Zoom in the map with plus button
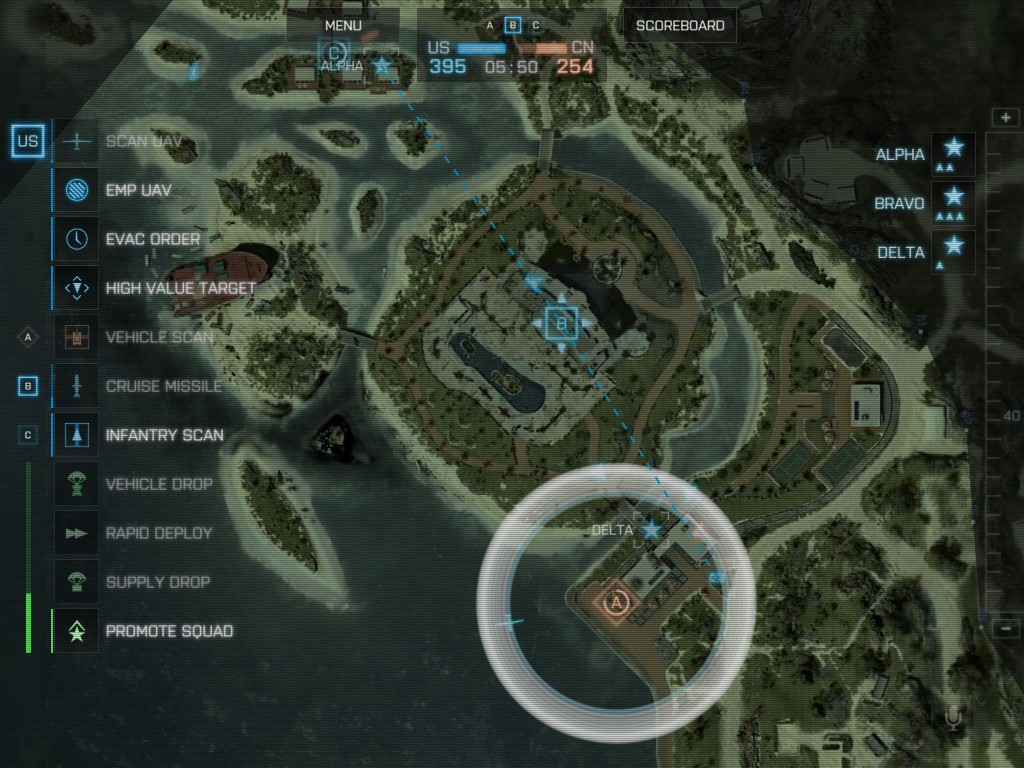This screenshot has width=1024, height=768. pyautogui.click(x=1005, y=118)
